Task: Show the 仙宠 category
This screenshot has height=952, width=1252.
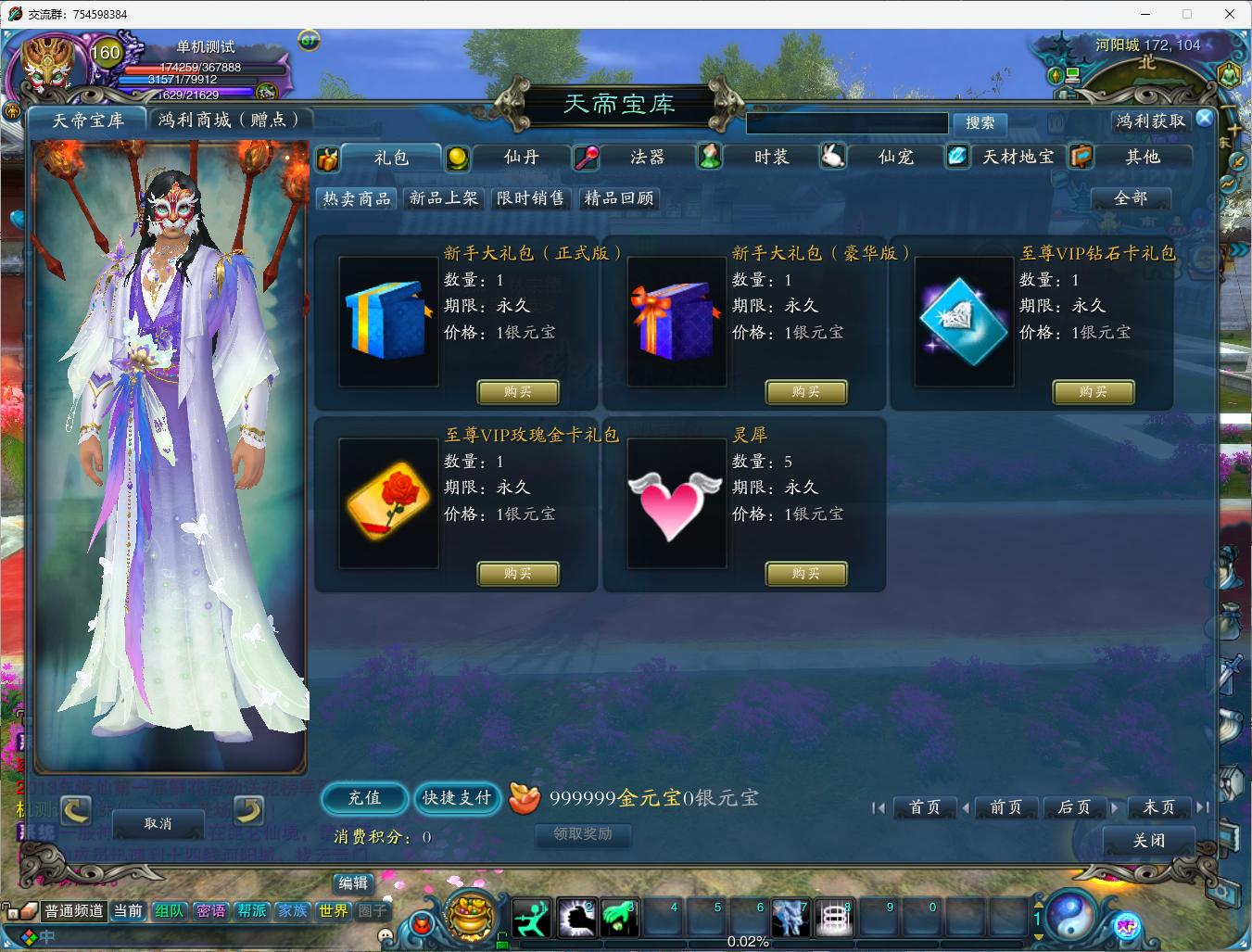Action: pos(895,158)
